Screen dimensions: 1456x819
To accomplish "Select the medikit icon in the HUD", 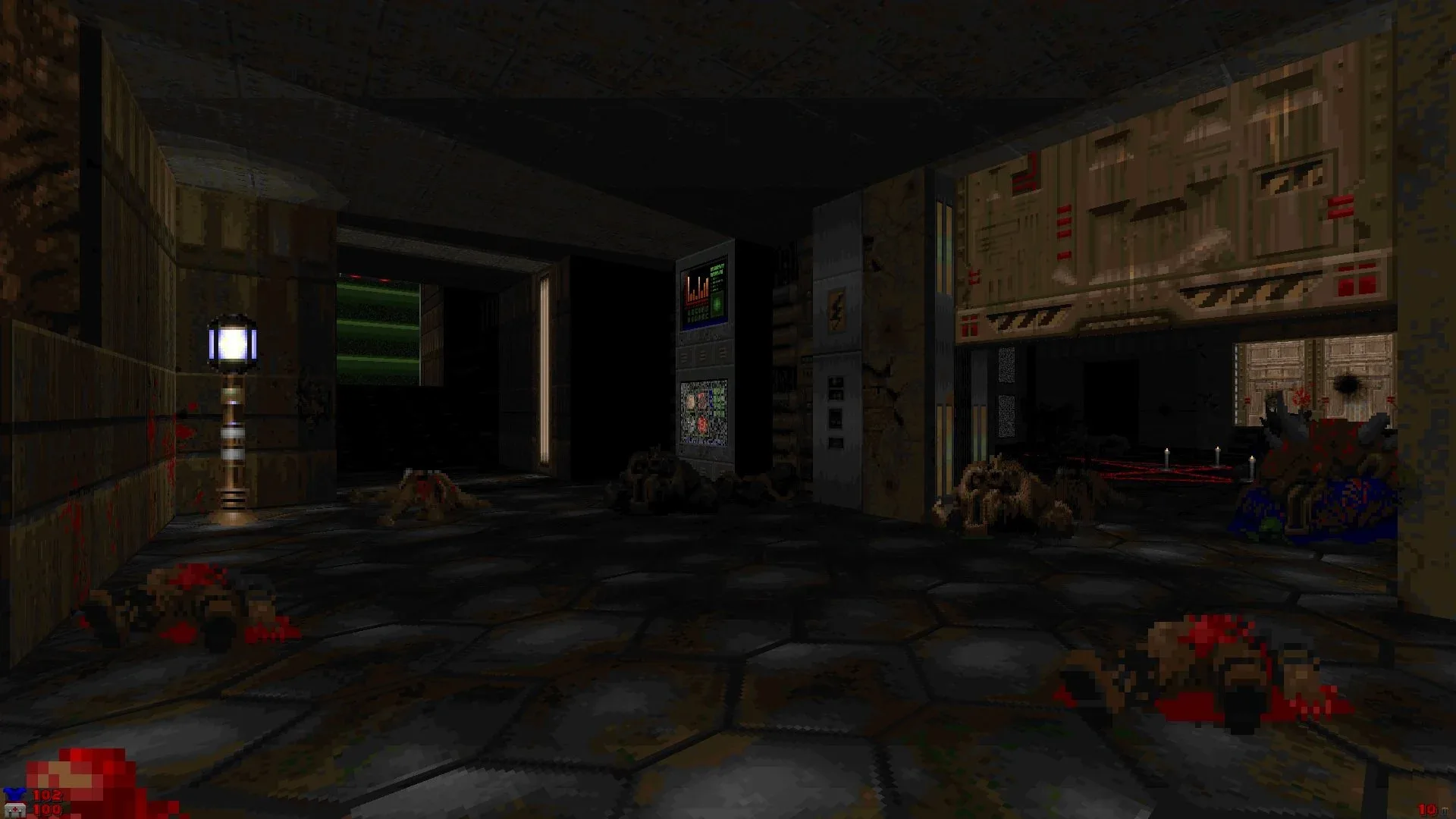I will tap(15, 811).
